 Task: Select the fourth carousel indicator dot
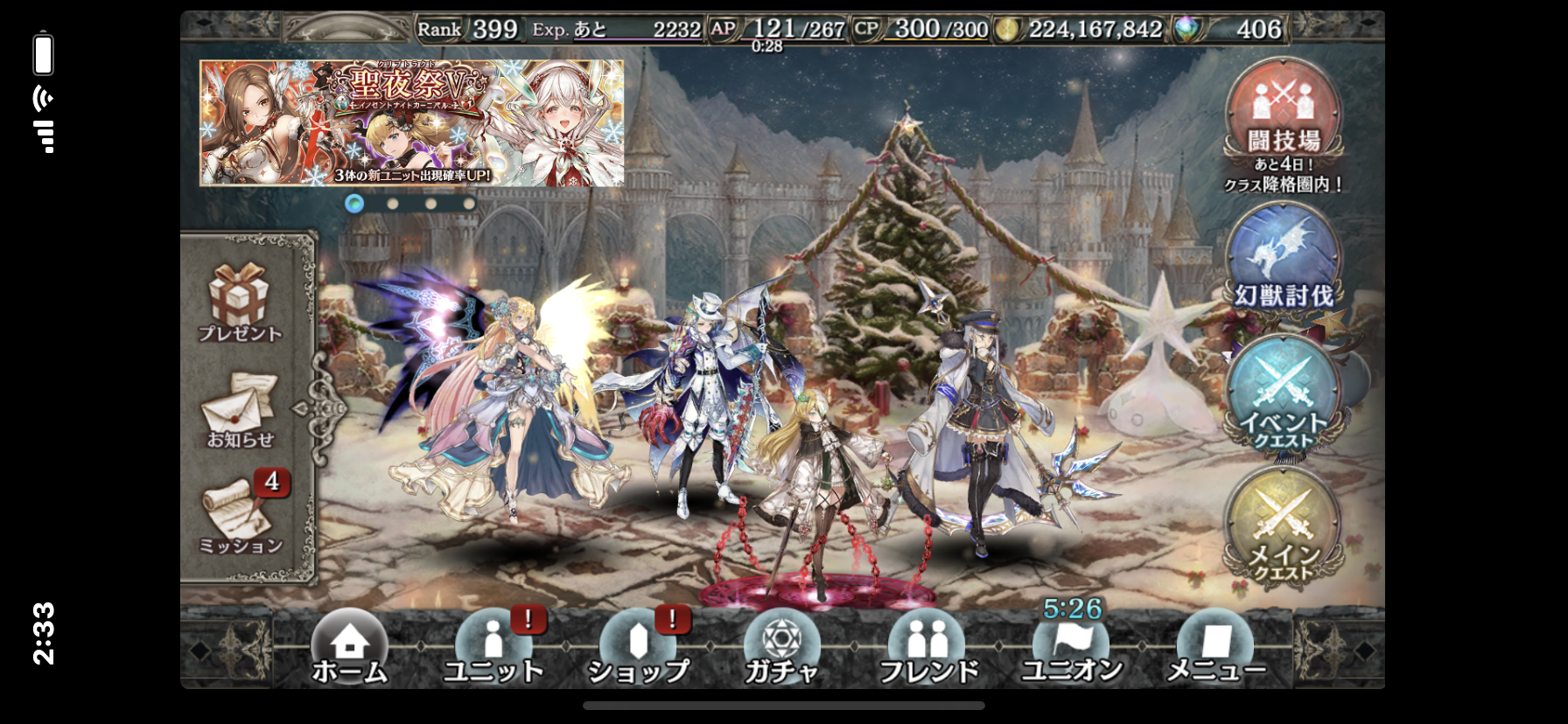click(x=470, y=202)
